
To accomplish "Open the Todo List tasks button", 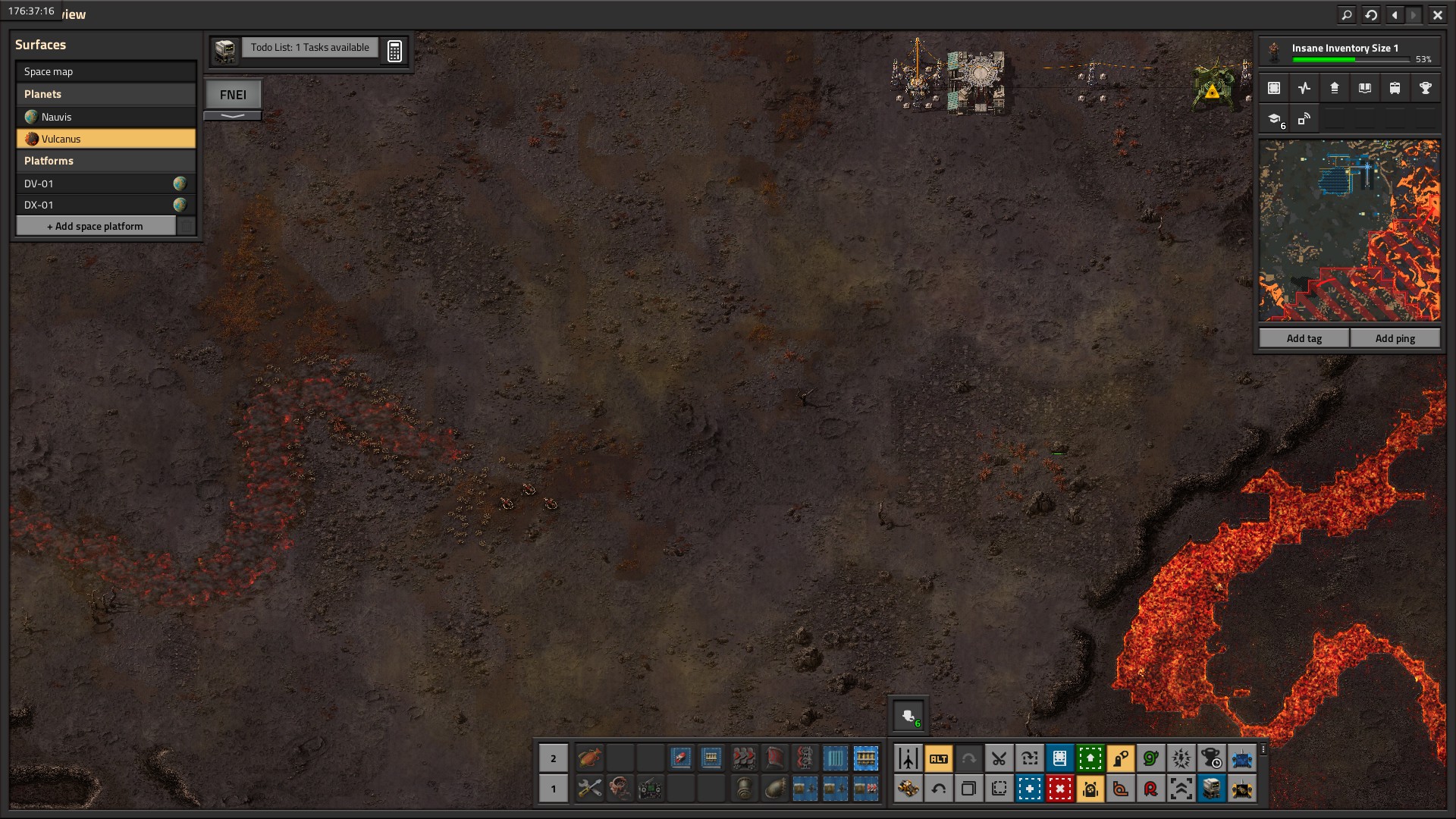I will point(309,48).
